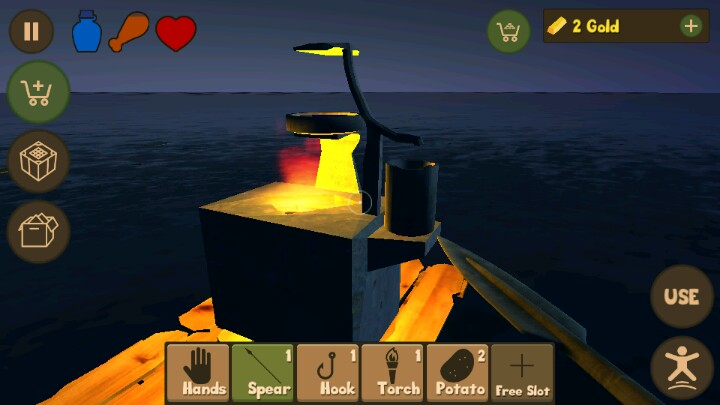This screenshot has height=405, width=720.
Task: Open the inventory box
Action: click(x=38, y=231)
